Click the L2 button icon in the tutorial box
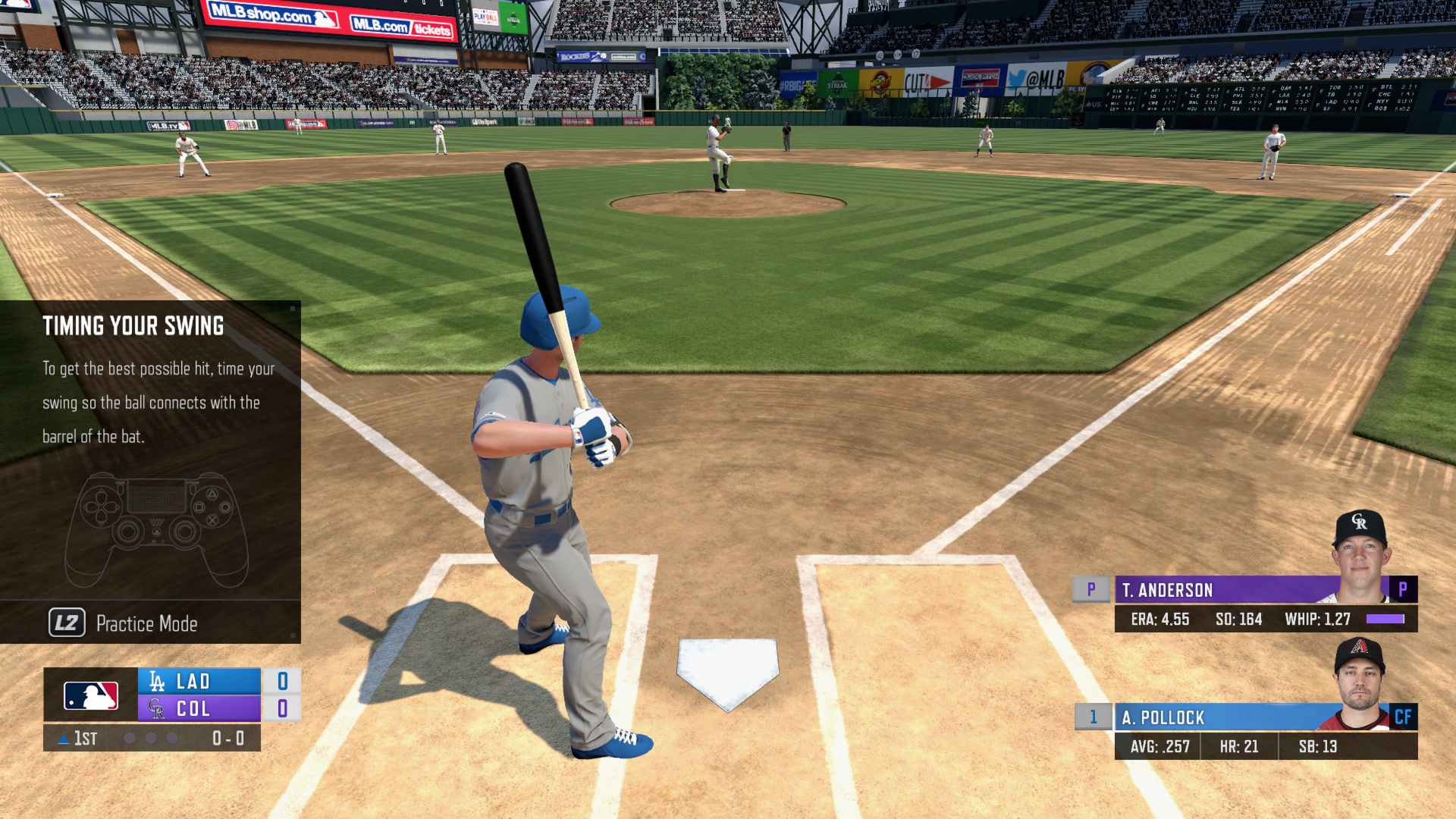The image size is (1456, 819). pos(67,623)
